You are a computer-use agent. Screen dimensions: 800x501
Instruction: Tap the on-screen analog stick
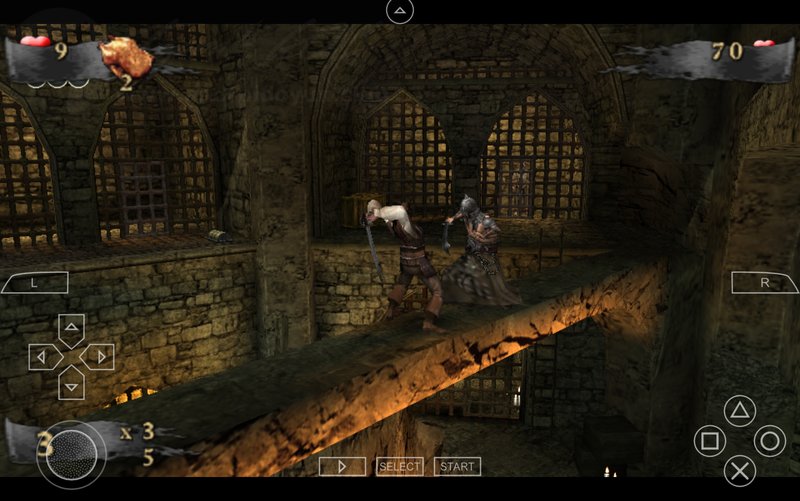(x=71, y=455)
